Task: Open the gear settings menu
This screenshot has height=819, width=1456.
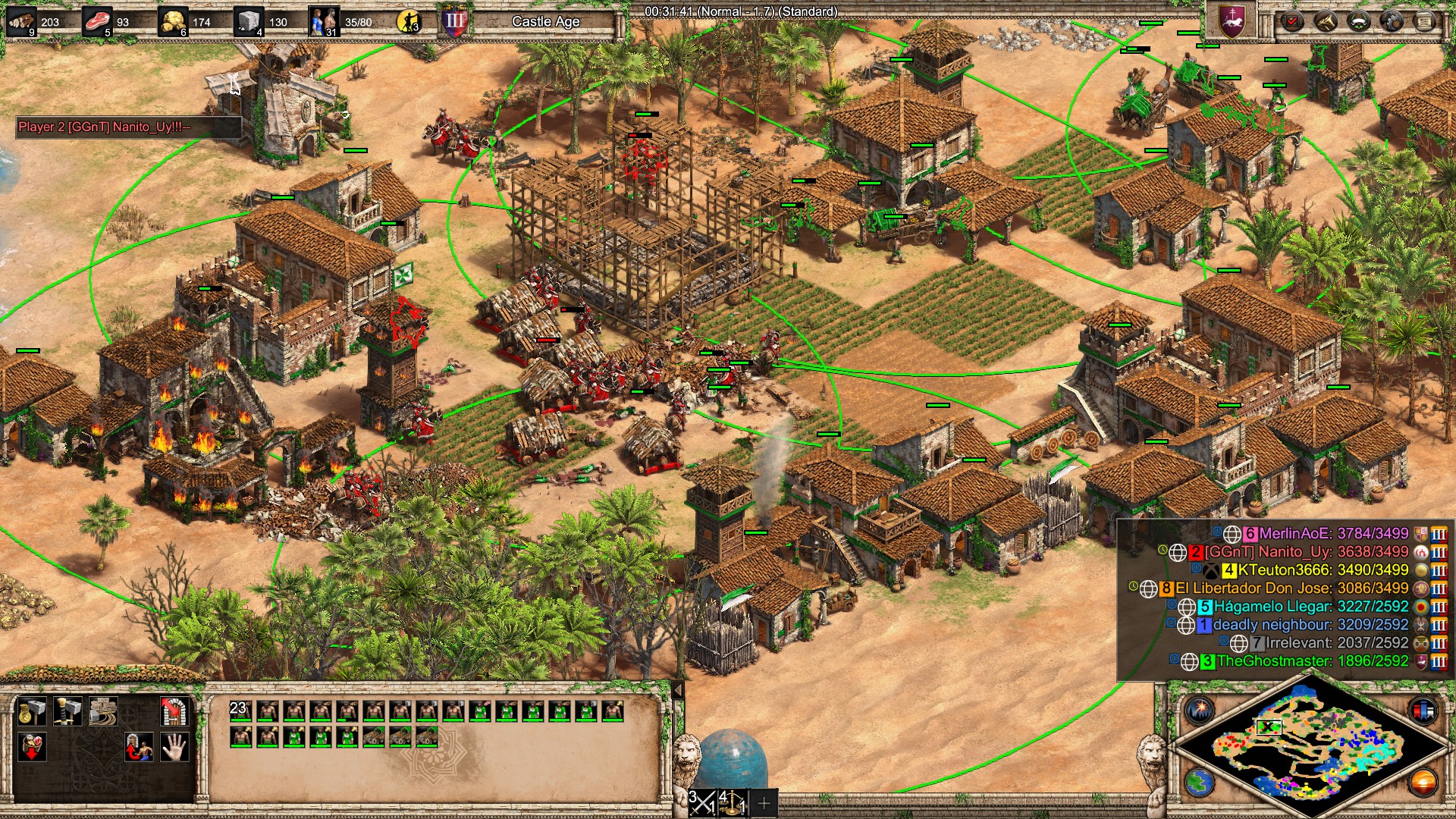Action: pyautogui.click(x=1392, y=20)
